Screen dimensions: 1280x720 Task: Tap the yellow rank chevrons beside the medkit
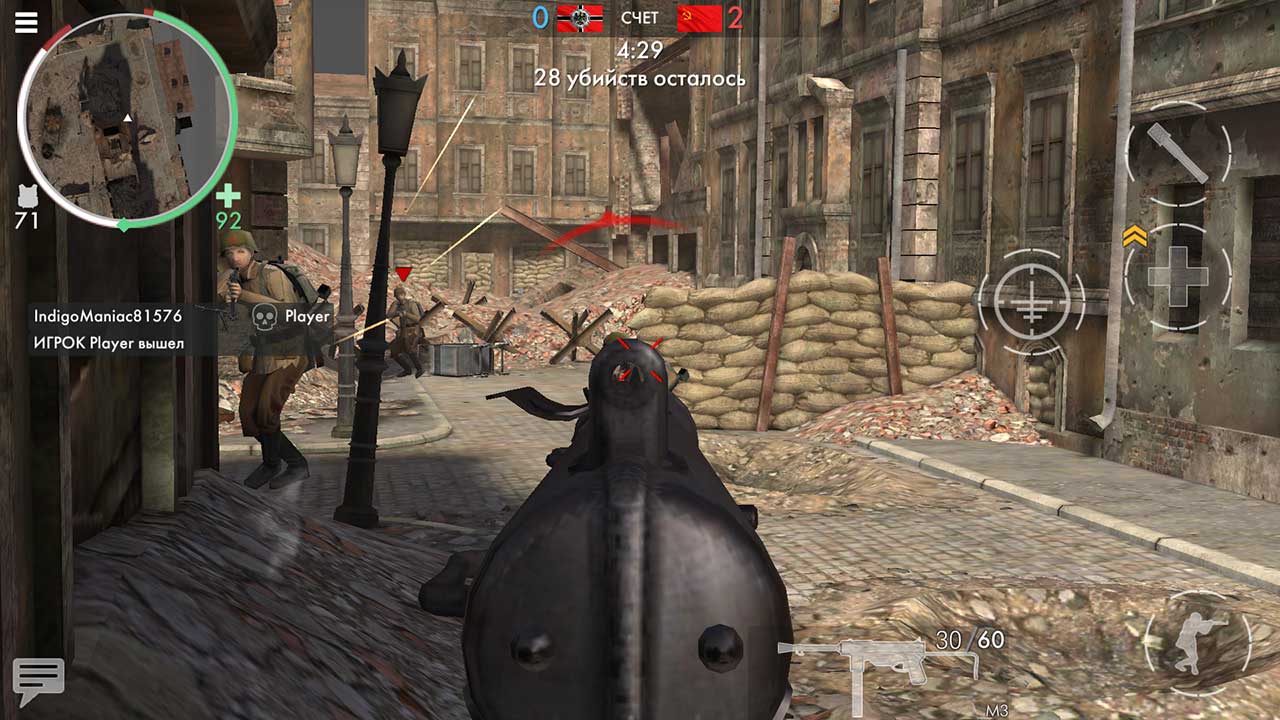1134,237
